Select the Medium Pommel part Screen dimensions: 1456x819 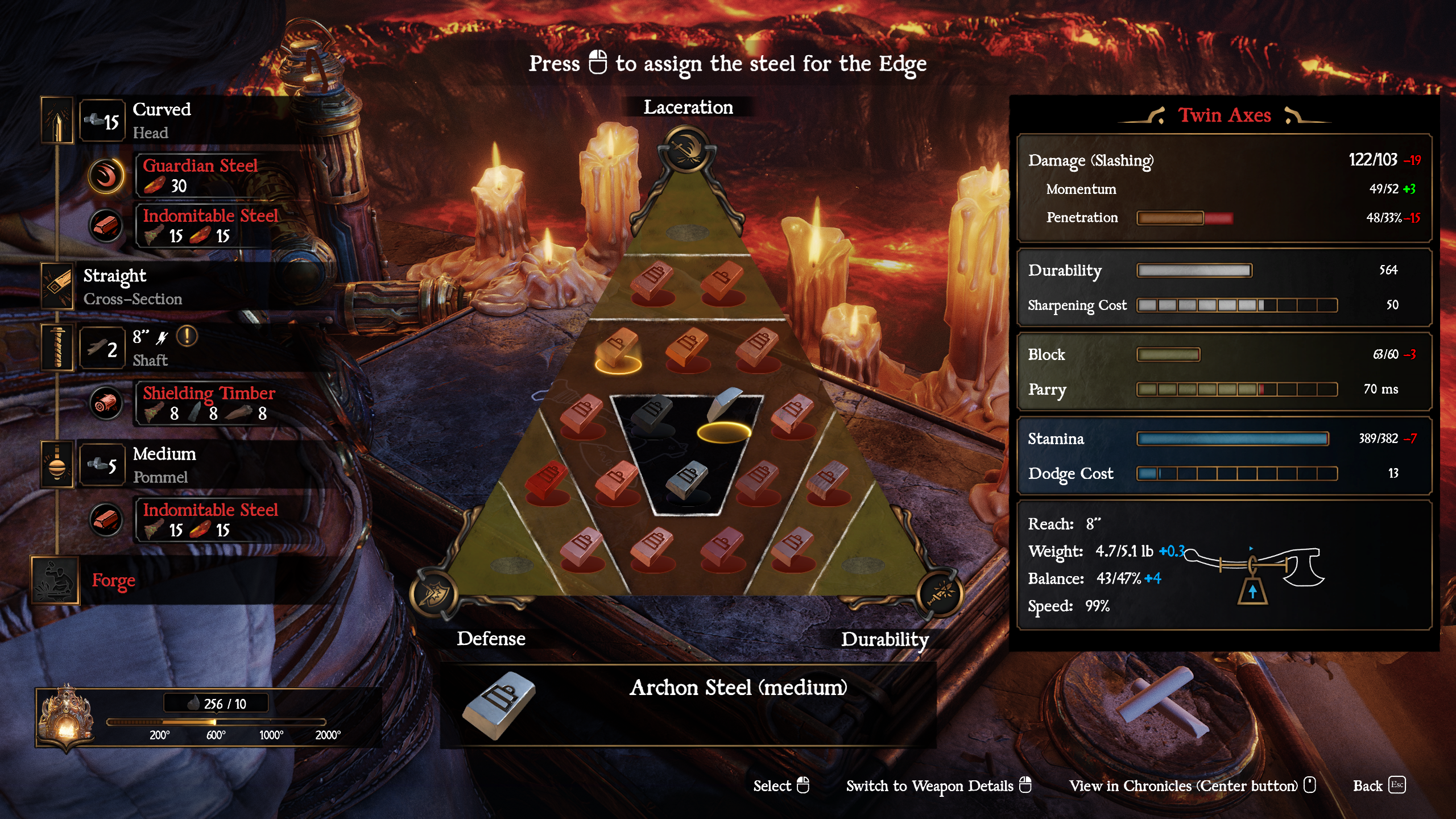[164, 465]
